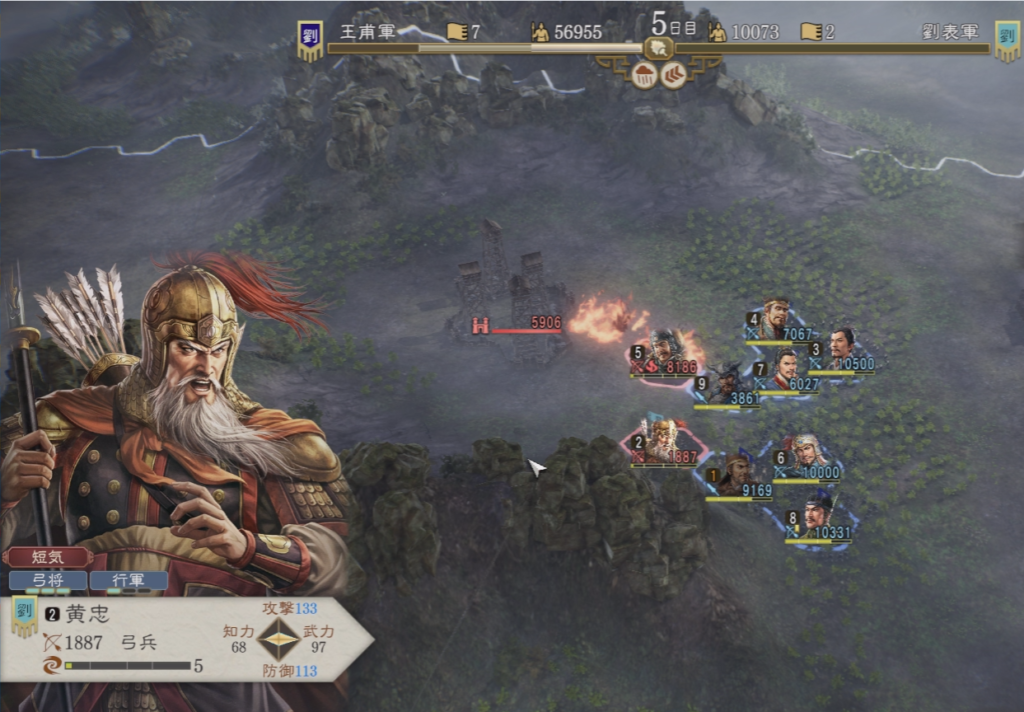Pick unit 7 with 6027 troops
The image size is (1024, 712).
786,368
